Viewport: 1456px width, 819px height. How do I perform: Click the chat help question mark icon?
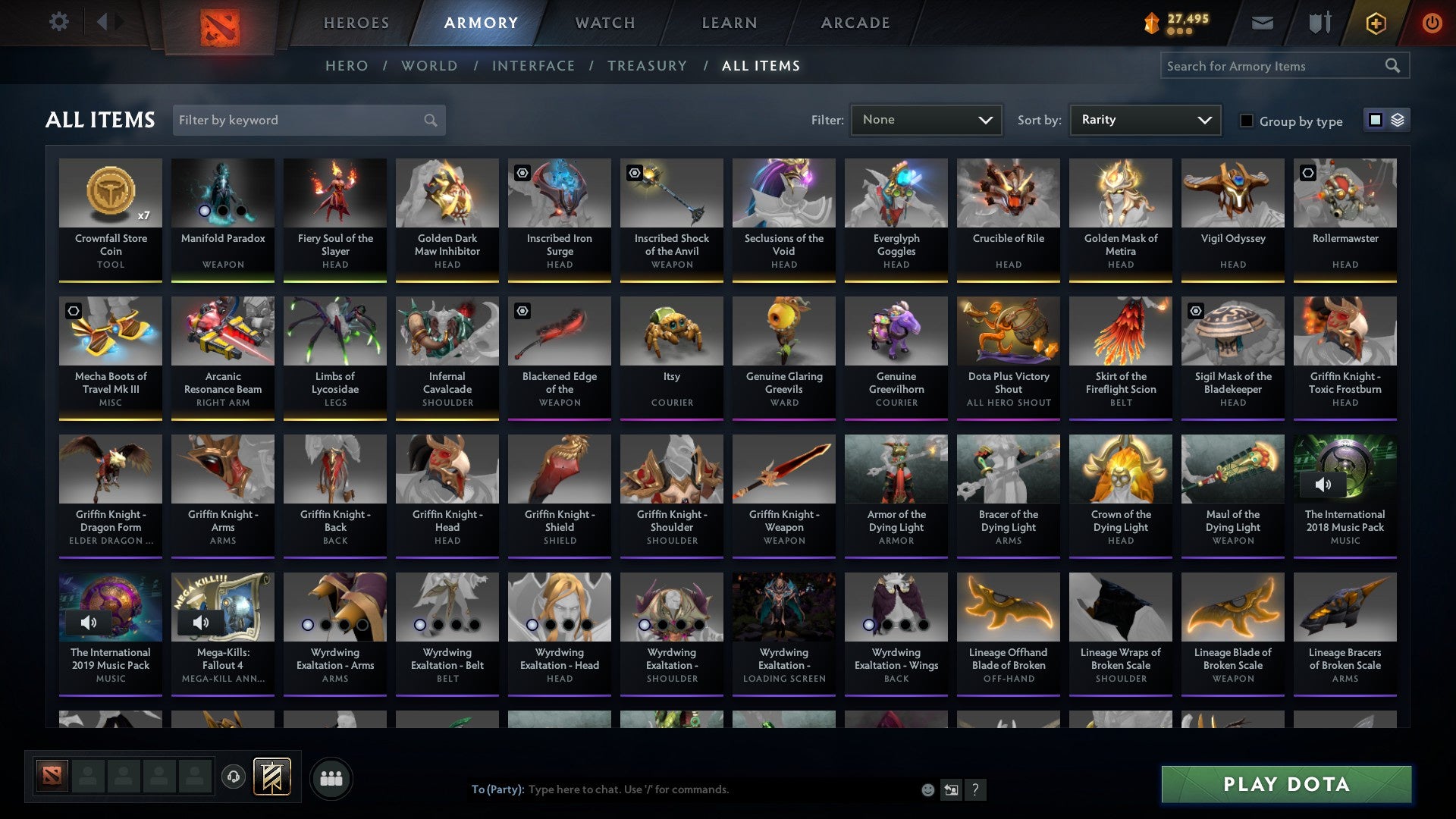coord(976,789)
